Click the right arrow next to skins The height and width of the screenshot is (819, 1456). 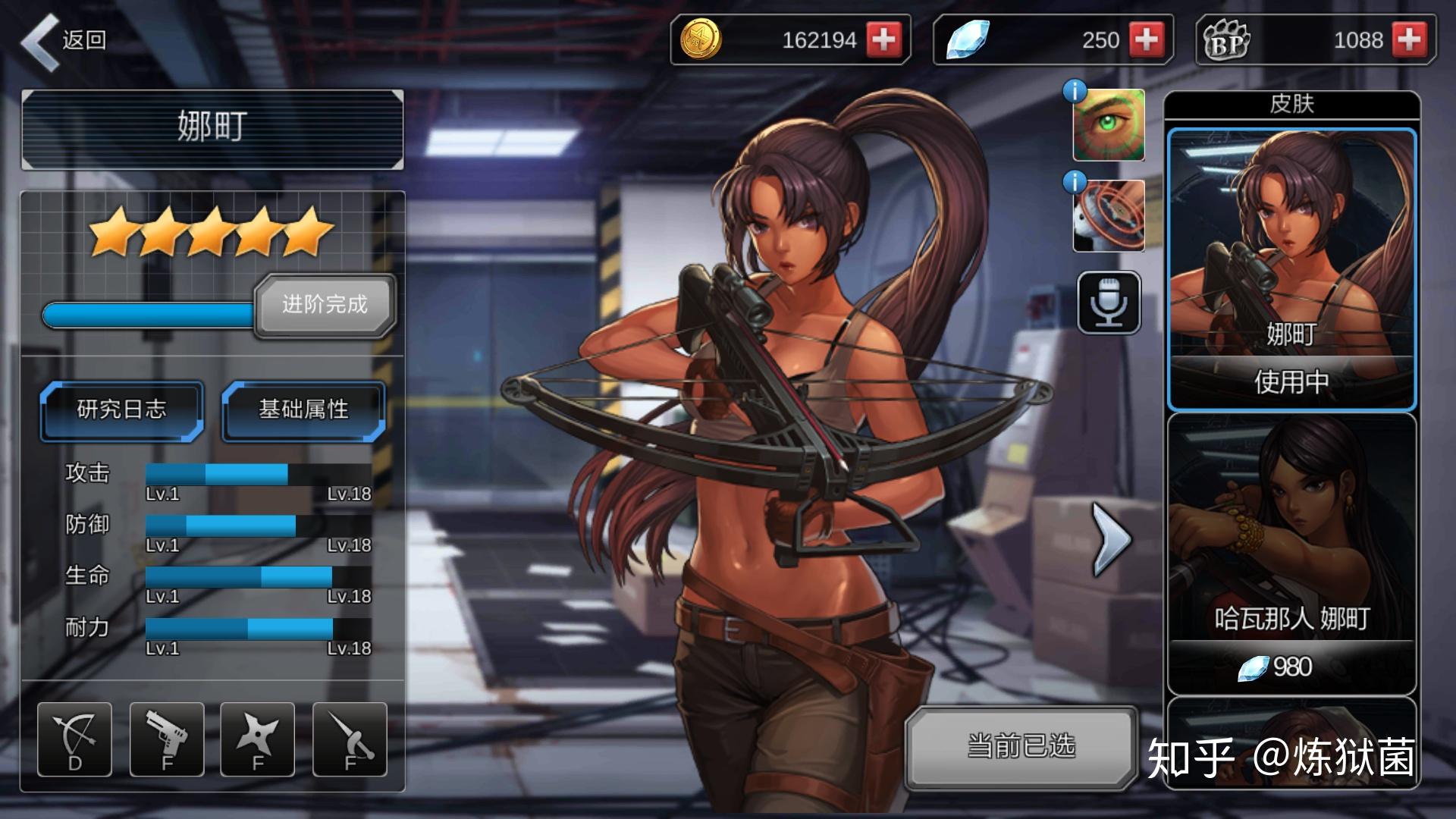[x=1111, y=539]
